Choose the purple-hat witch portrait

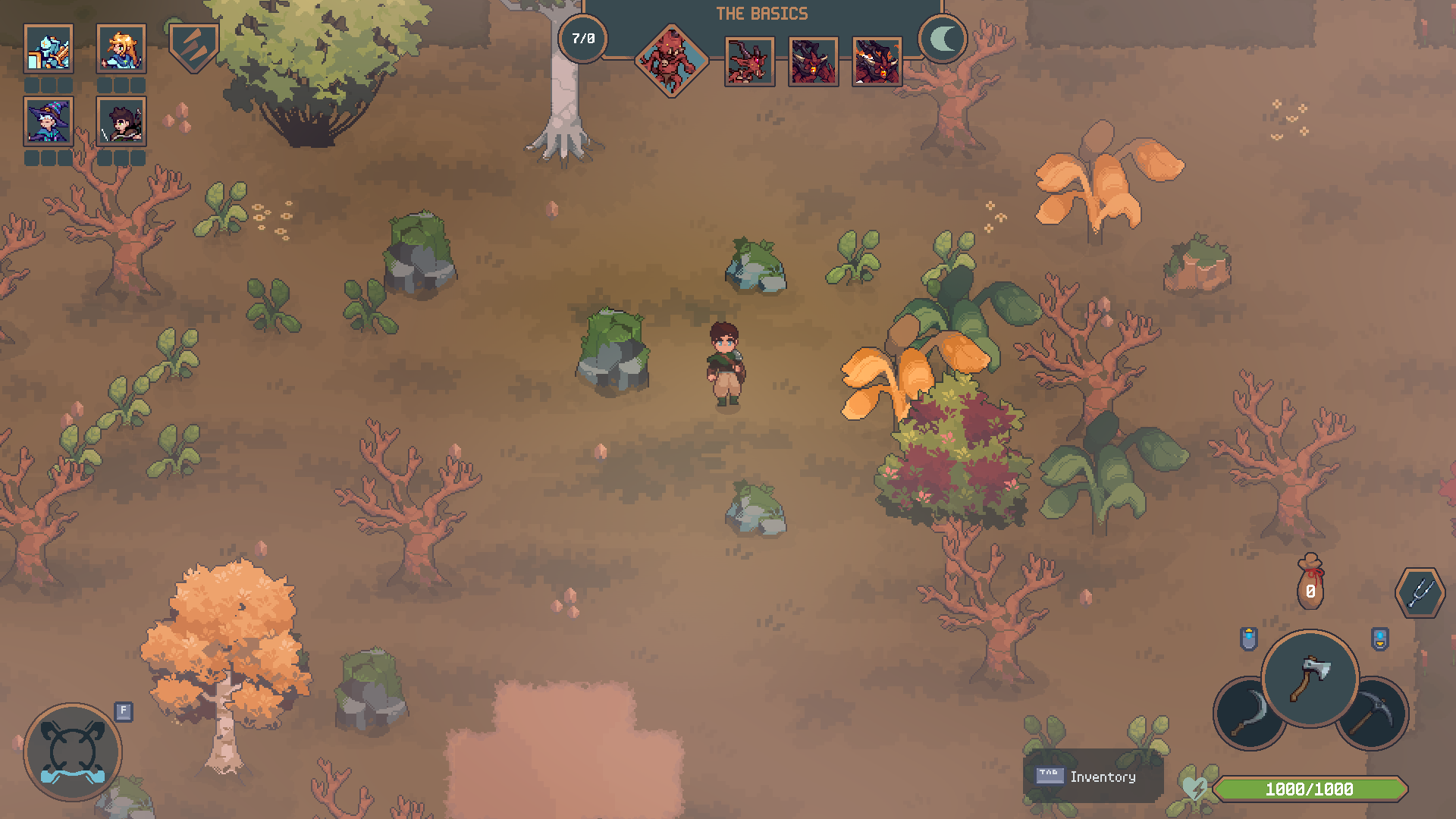[49, 121]
